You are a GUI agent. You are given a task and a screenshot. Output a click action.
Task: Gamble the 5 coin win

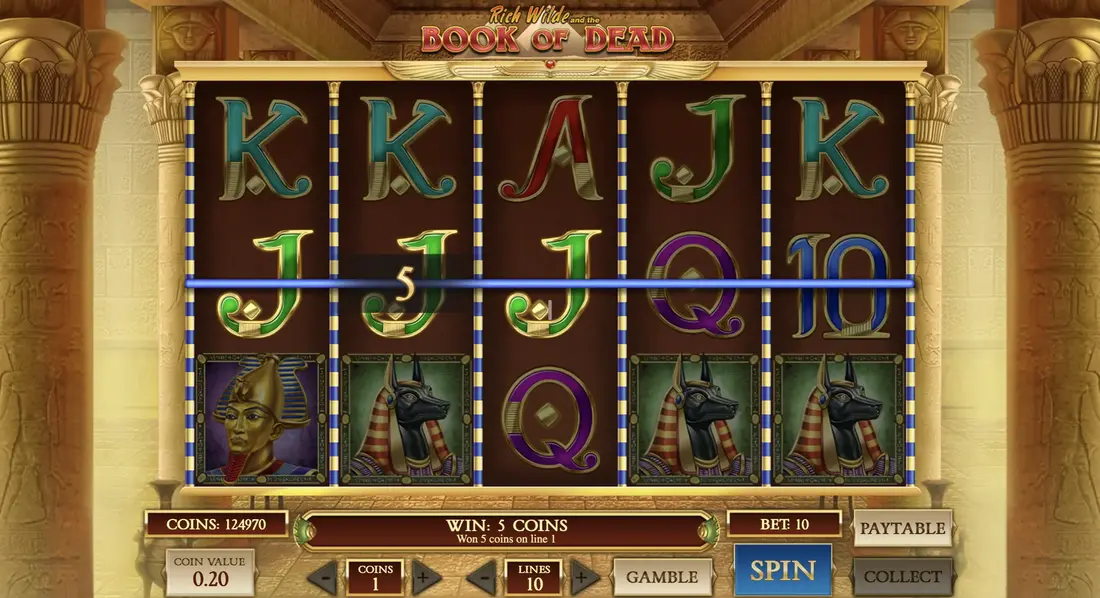click(662, 577)
